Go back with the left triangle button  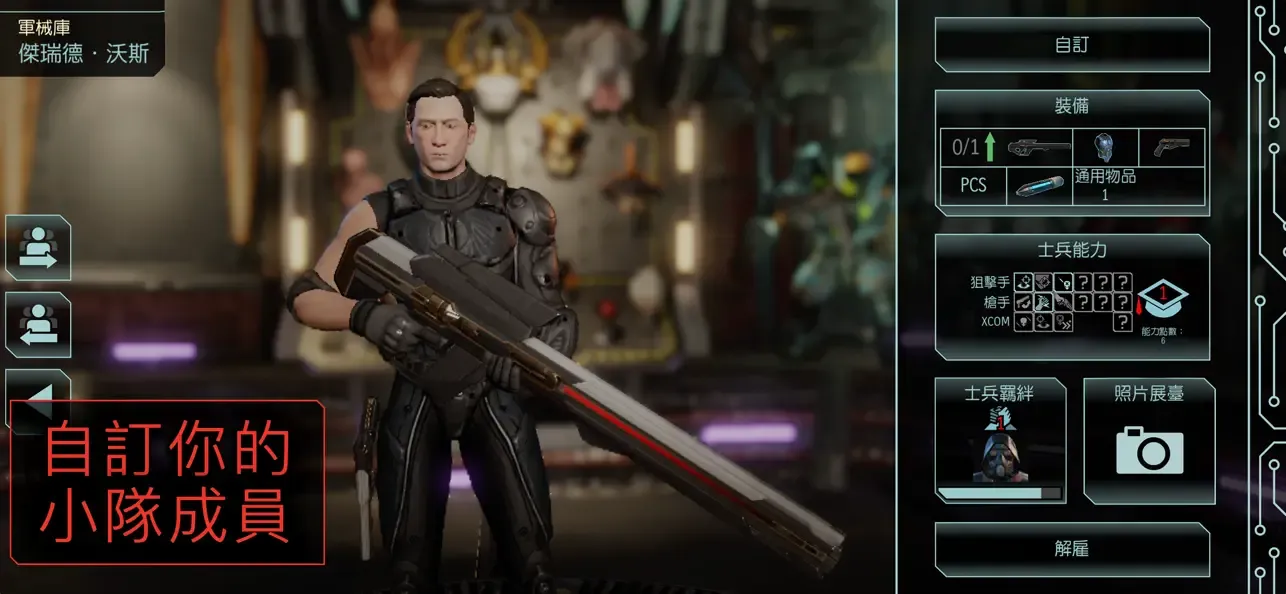(x=38, y=394)
